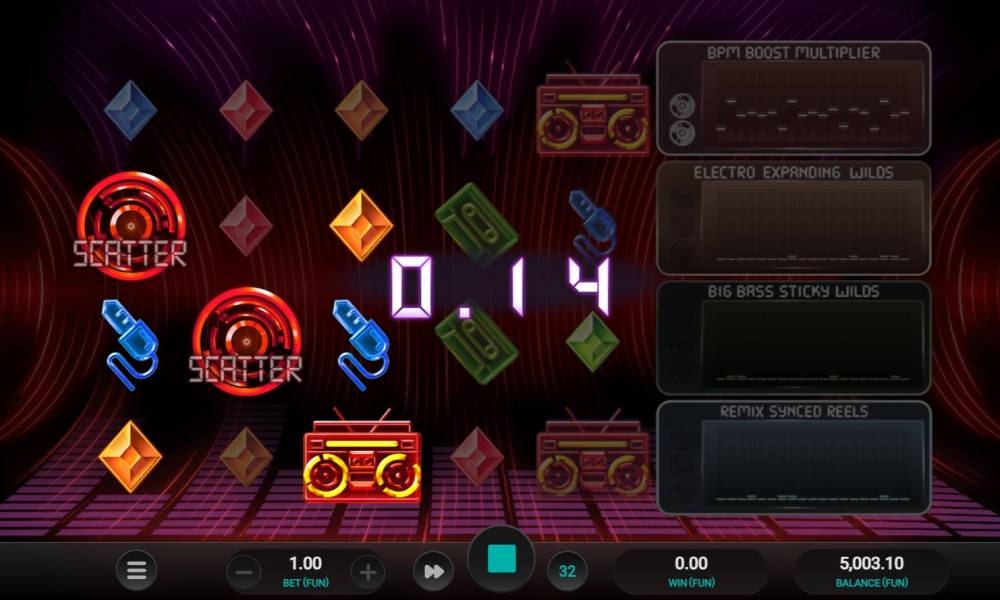Choose the Big Bass Sticky Wilds panel
The width and height of the screenshot is (1000, 600).
click(x=793, y=337)
